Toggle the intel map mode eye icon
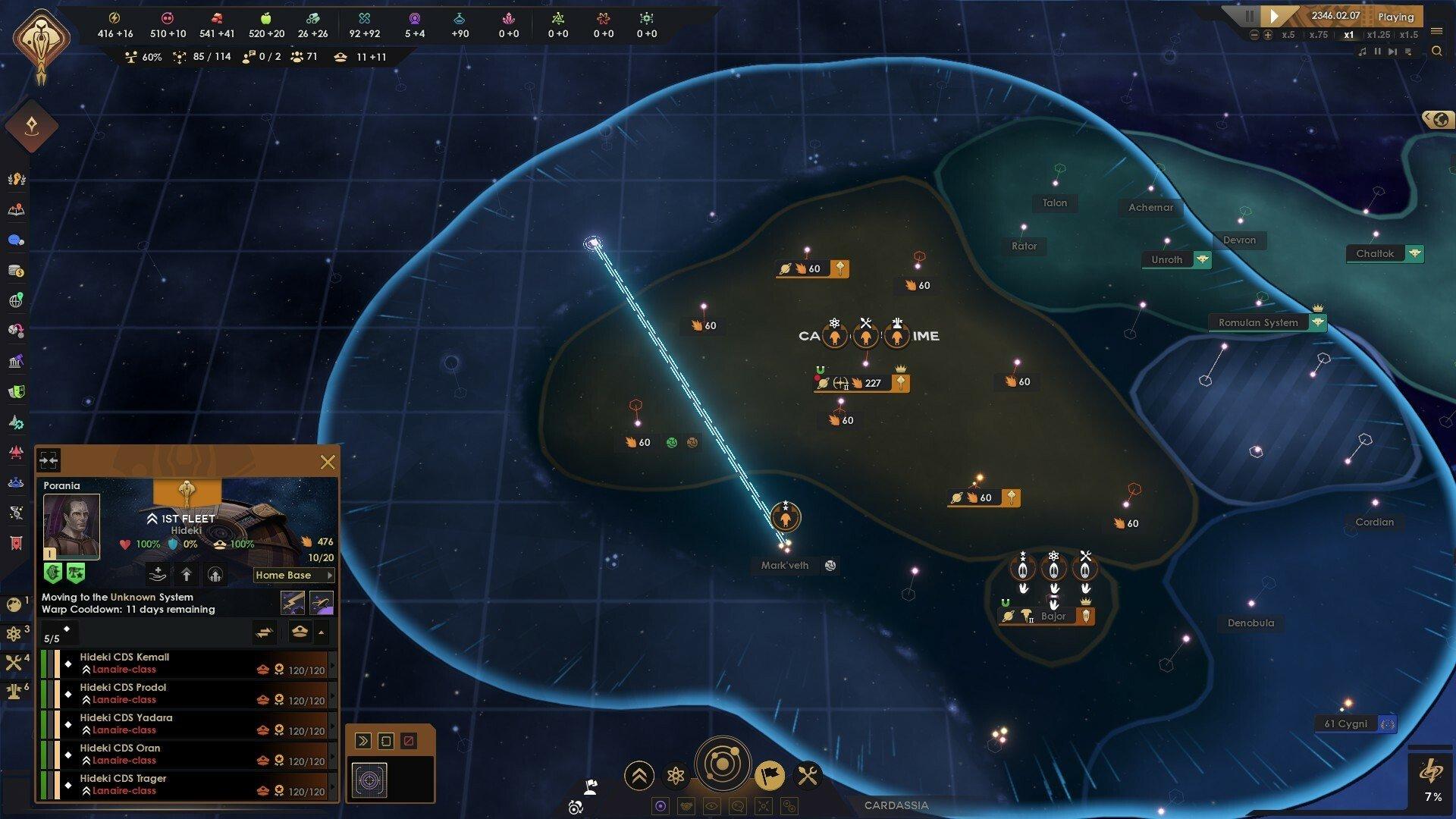Viewport: 1456px width, 819px height. tap(711, 806)
